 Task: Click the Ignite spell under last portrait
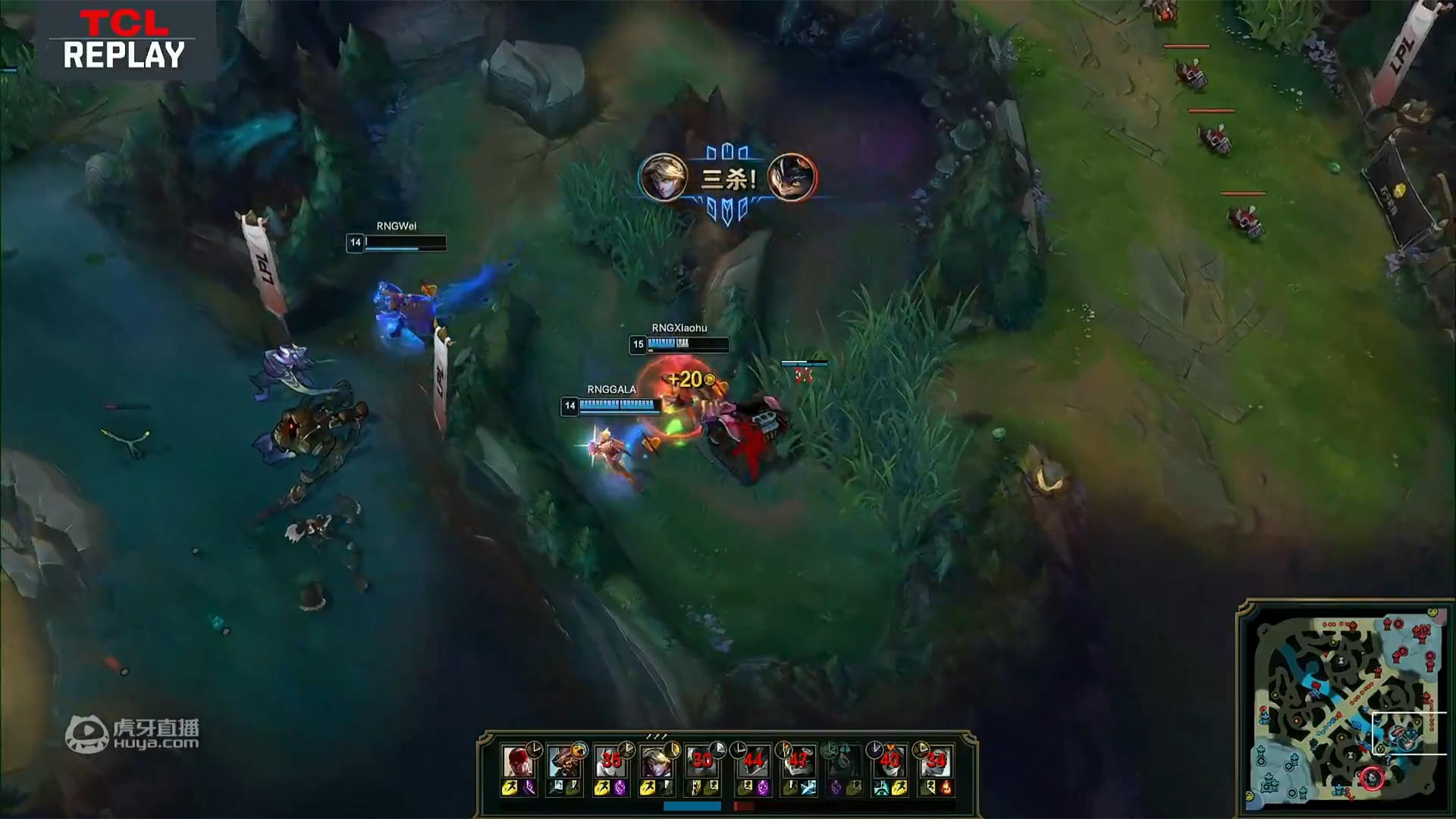[946, 789]
